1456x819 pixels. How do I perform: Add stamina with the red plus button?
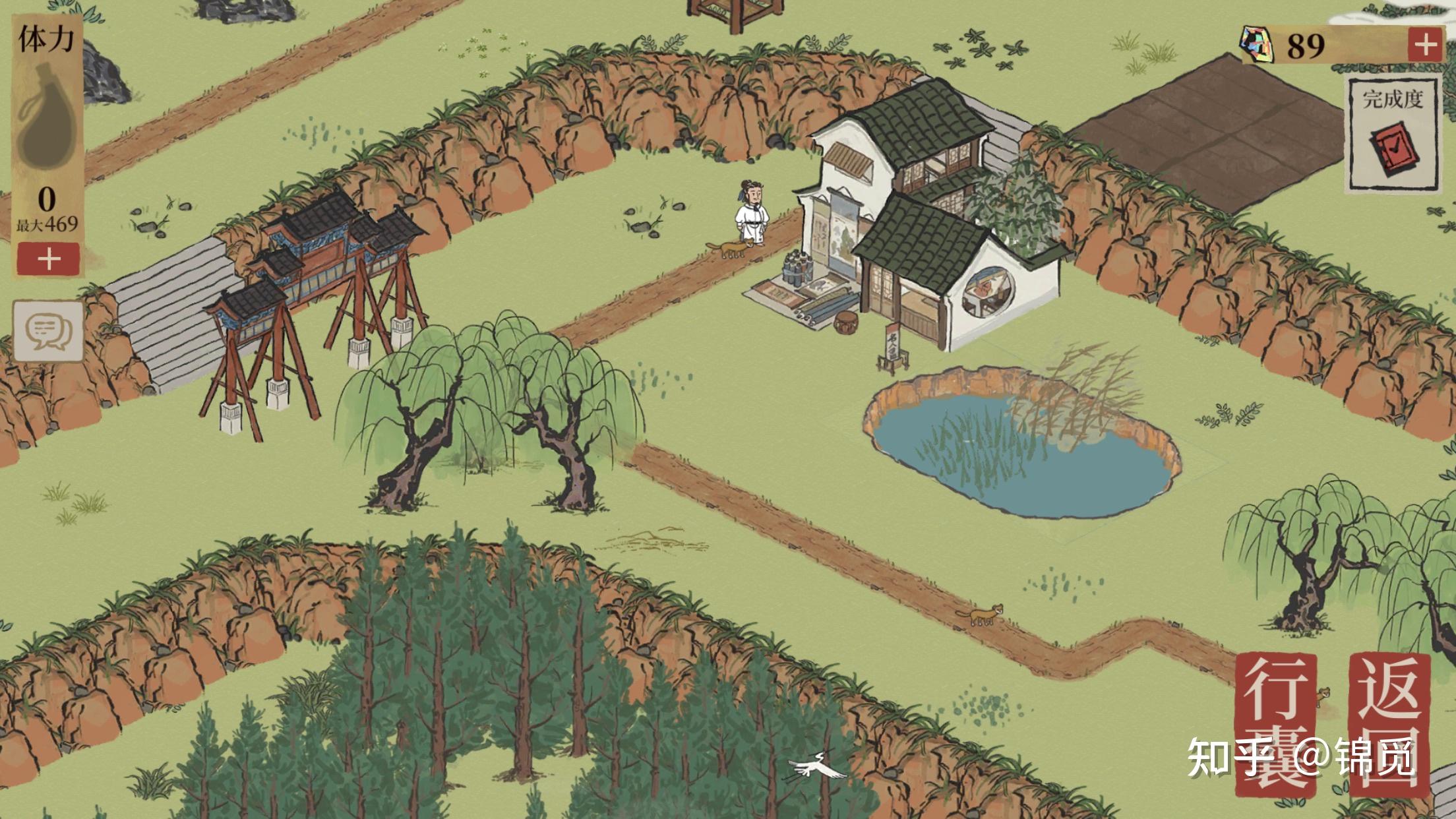(48, 258)
